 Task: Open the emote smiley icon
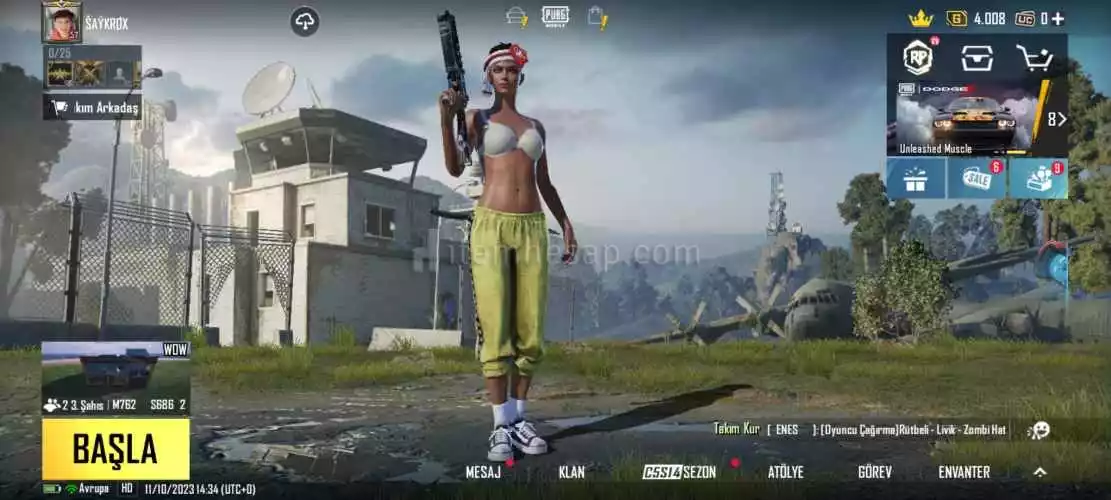point(1039,430)
